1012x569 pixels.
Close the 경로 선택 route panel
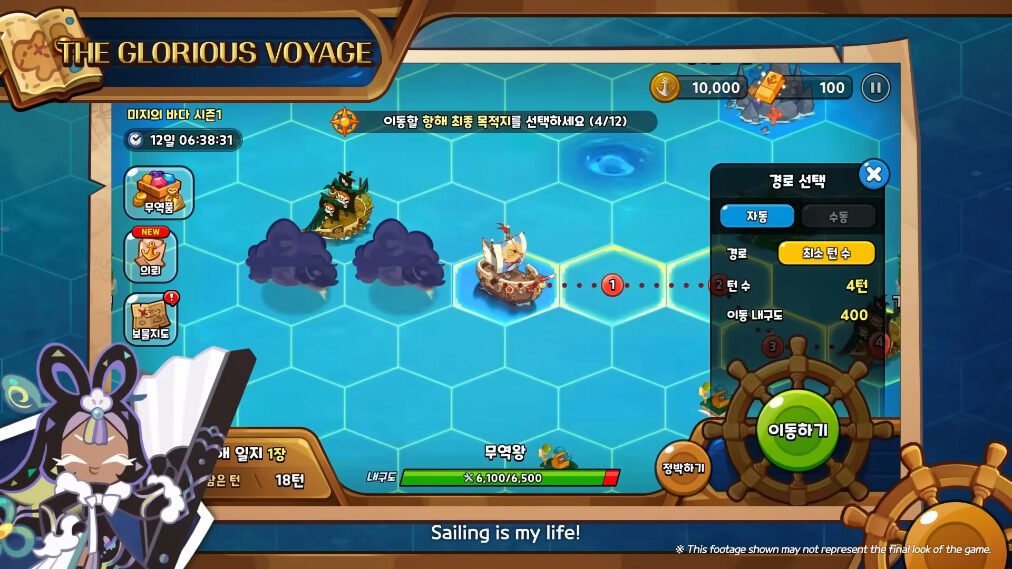point(873,176)
